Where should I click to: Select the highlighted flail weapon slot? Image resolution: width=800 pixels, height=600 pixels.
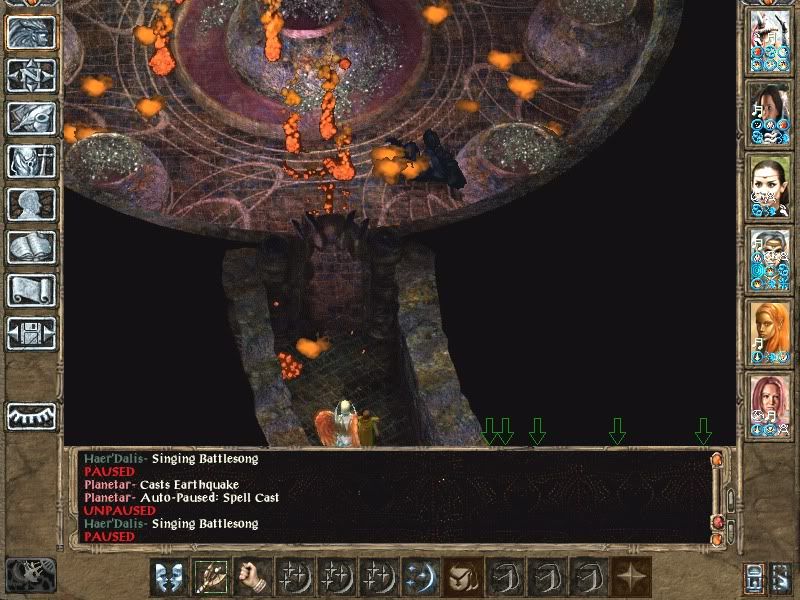pos(209,577)
